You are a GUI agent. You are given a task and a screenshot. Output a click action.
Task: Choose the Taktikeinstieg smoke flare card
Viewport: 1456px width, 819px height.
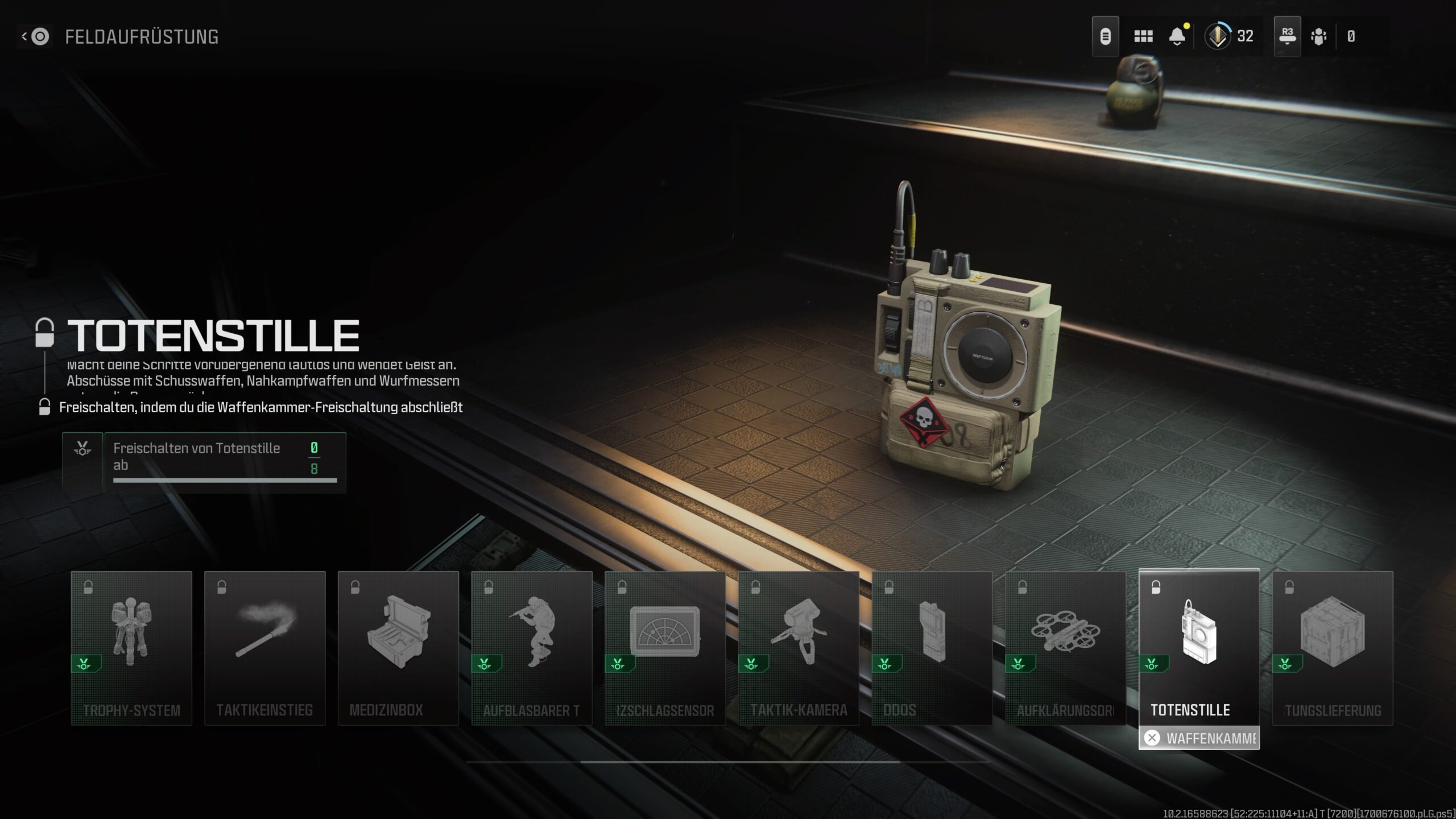(x=265, y=648)
